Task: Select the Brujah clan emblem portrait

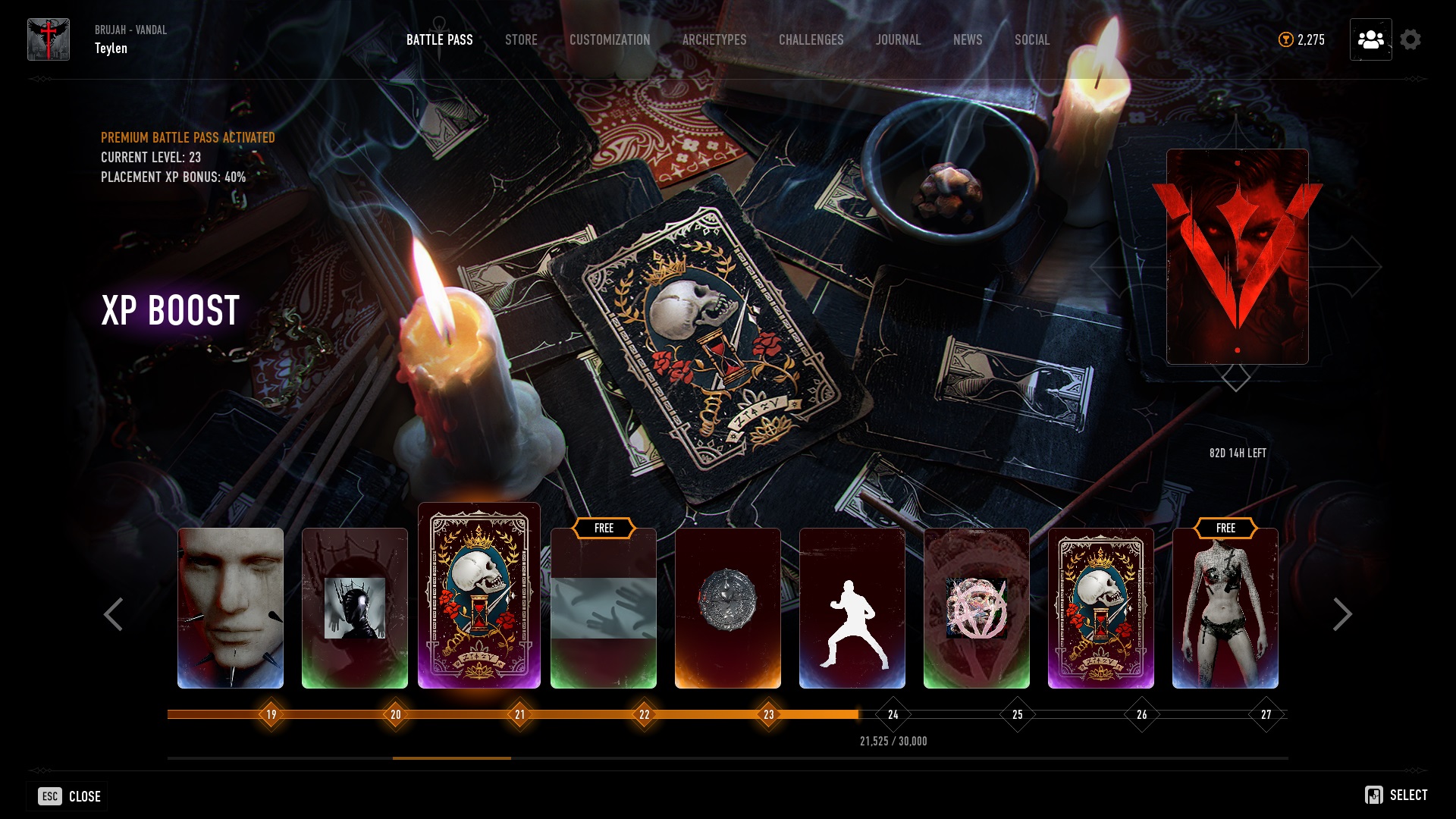Action: pyautogui.click(x=48, y=38)
